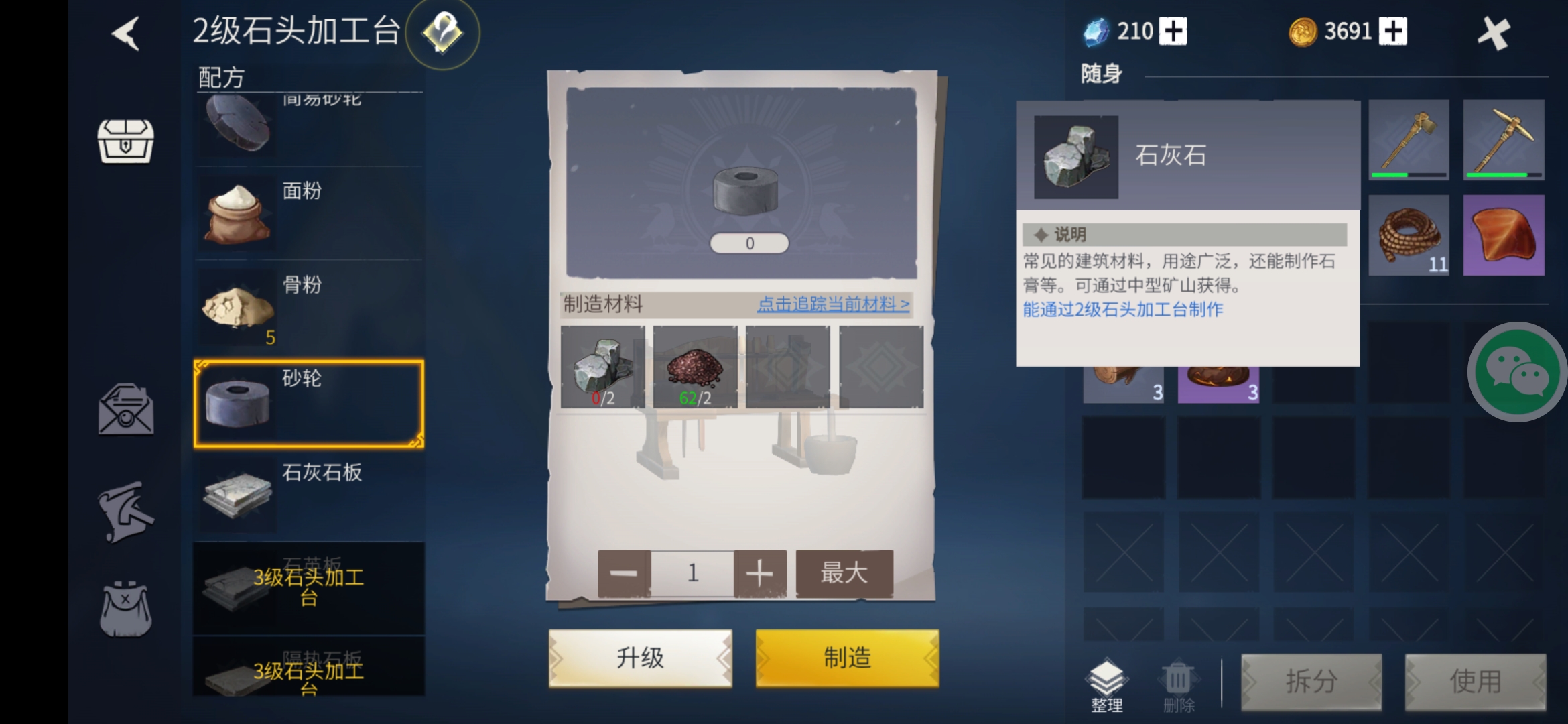The image size is (1568, 724).
Task: Open the quest scroll icon
Action: click(x=125, y=511)
